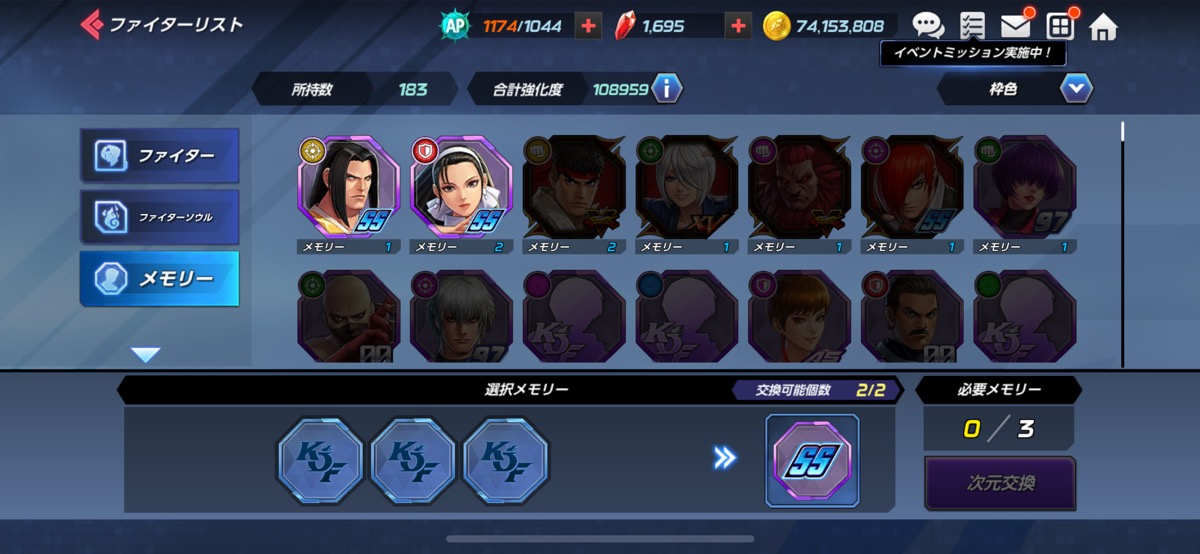
Task: Select the red-haired Iori memory tile
Action: pyautogui.click(x=912, y=187)
